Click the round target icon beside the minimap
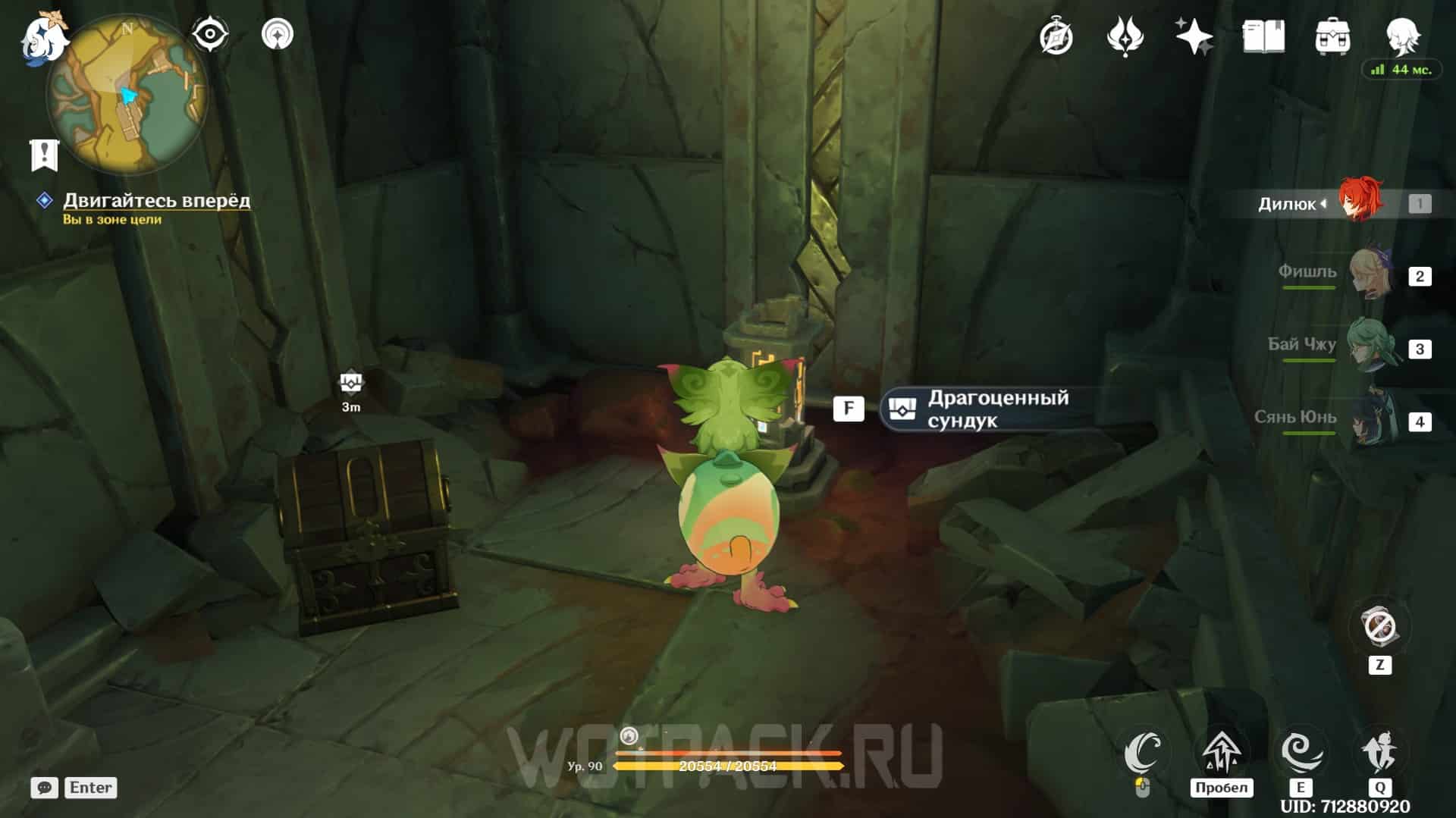Screen dimensions: 1456x818 [x=277, y=34]
